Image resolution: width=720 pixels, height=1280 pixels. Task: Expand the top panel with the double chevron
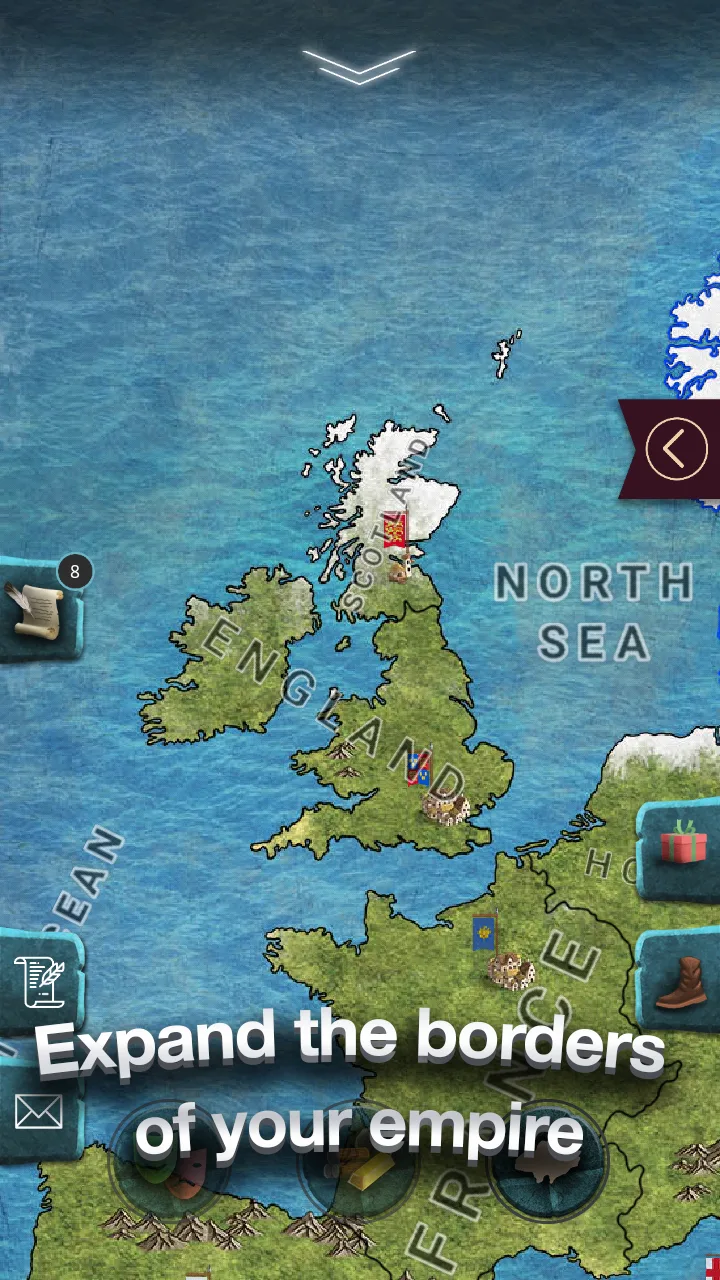click(359, 66)
